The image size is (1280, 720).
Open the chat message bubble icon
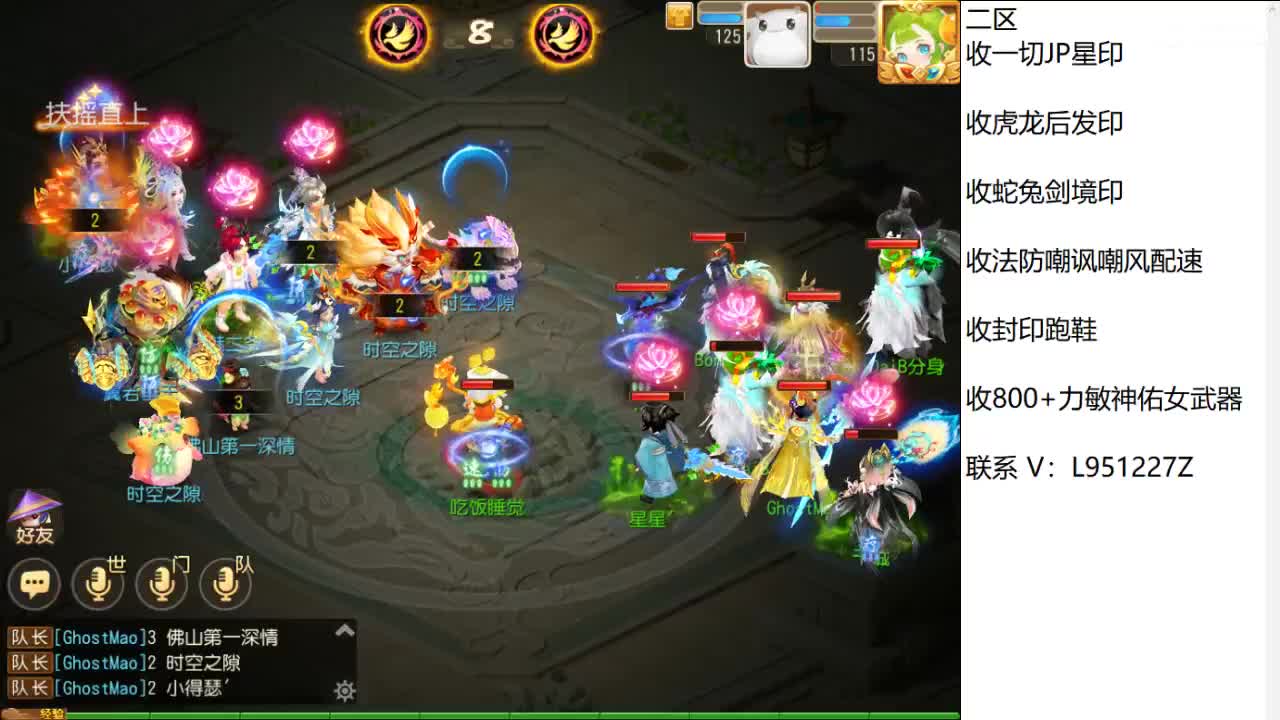[x=35, y=583]
